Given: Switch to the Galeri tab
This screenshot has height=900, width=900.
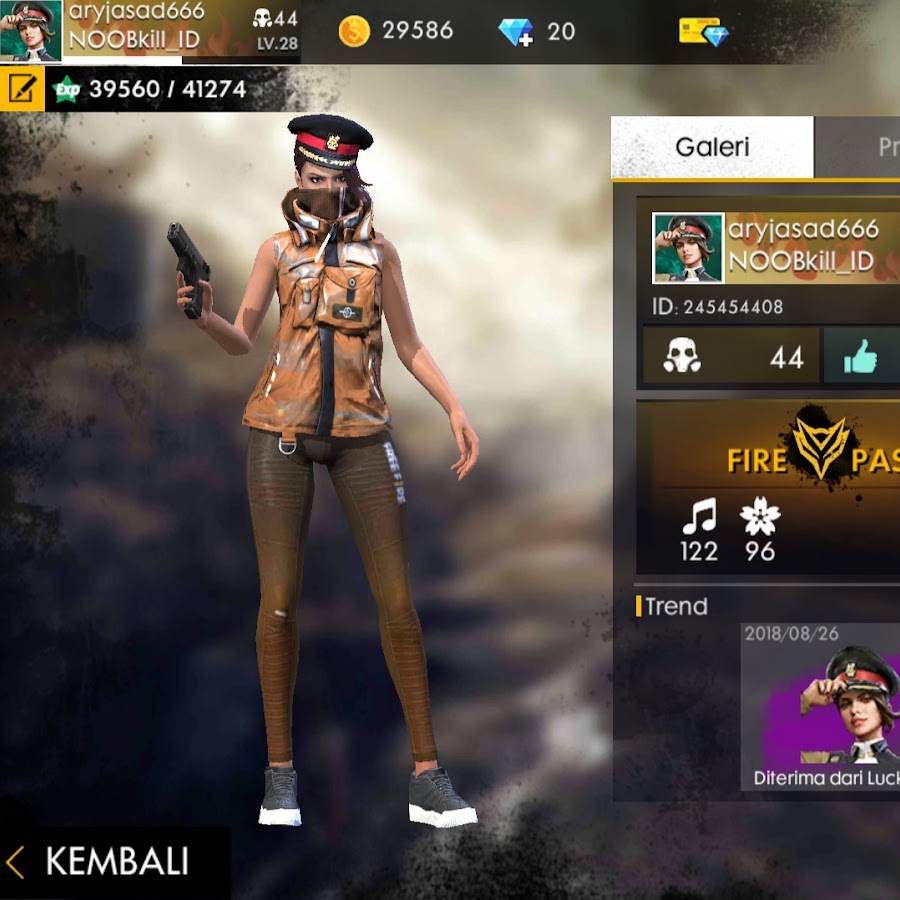Looking at the screenshot, I should (x=712, y=147).
